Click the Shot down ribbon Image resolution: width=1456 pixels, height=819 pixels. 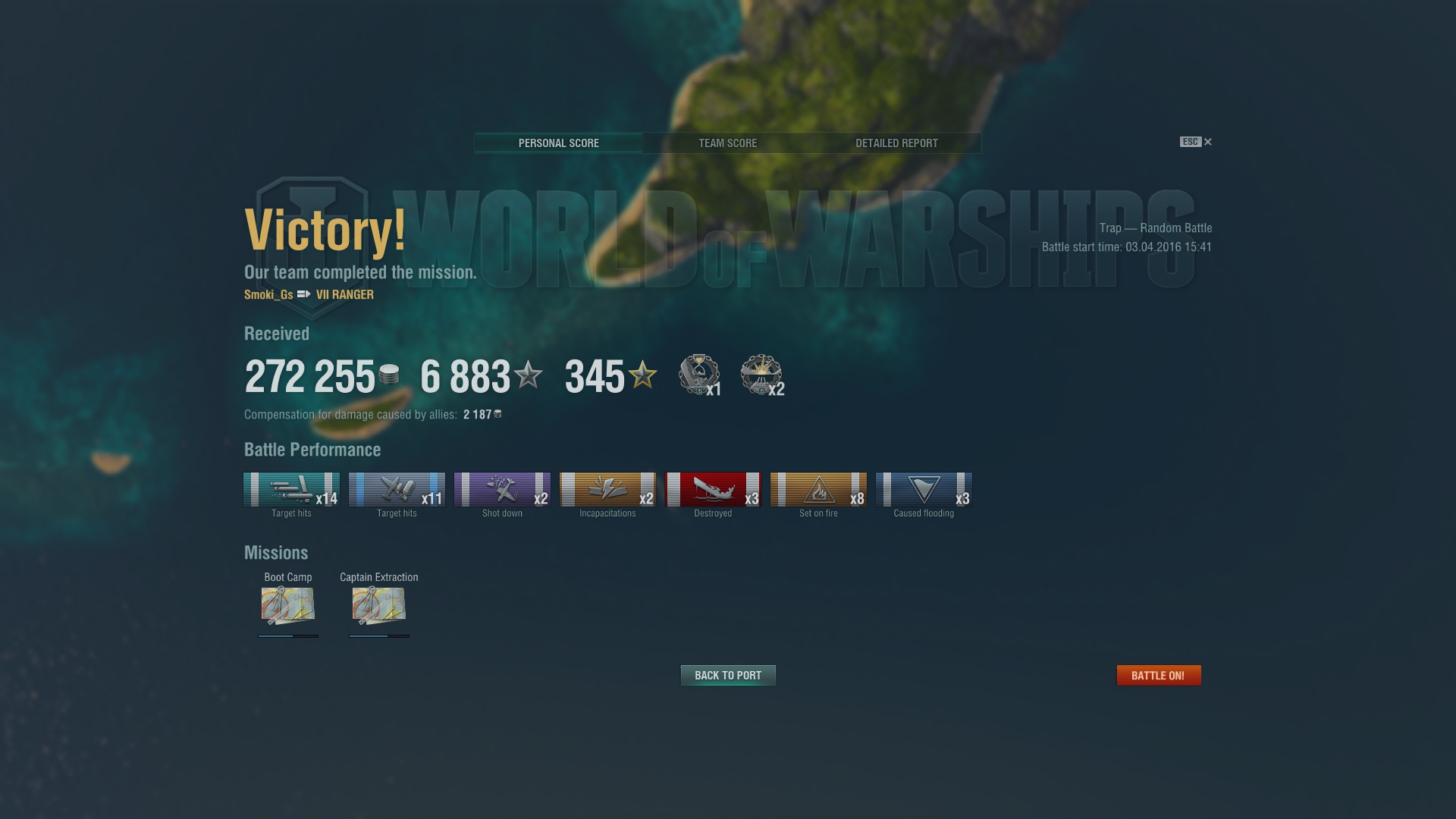502,490
